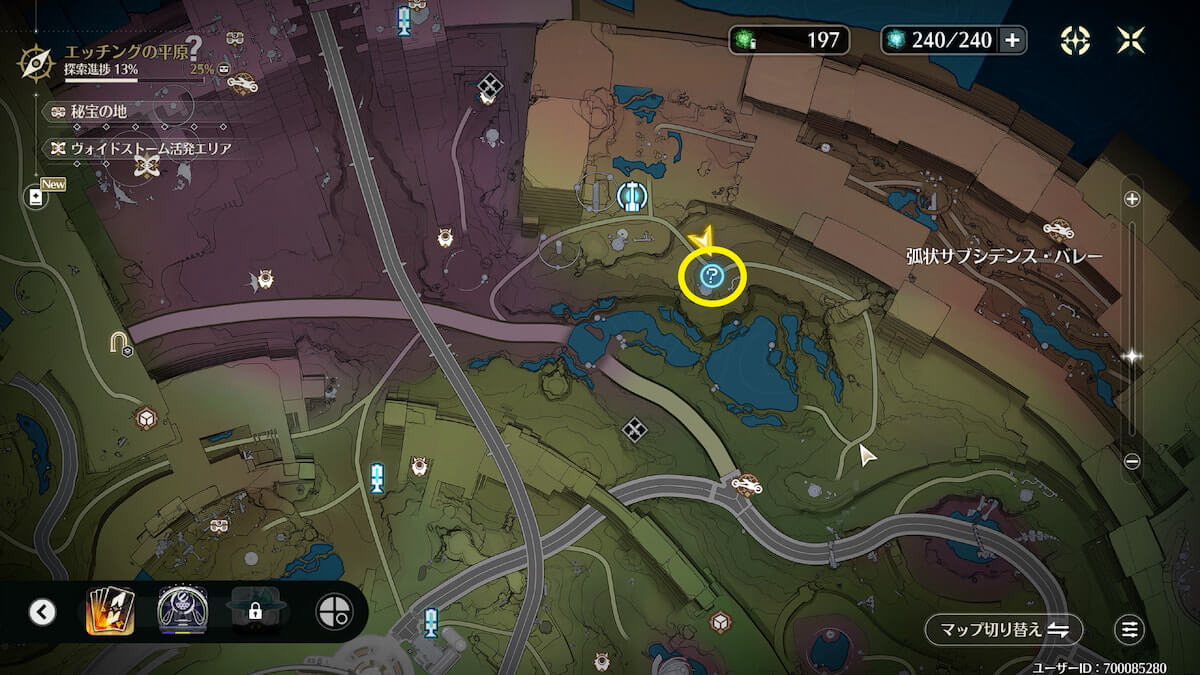The width and height of the screenshot is (1200, 675).
Task: Select the magnet marker on the map
Action: coord(121,345)
